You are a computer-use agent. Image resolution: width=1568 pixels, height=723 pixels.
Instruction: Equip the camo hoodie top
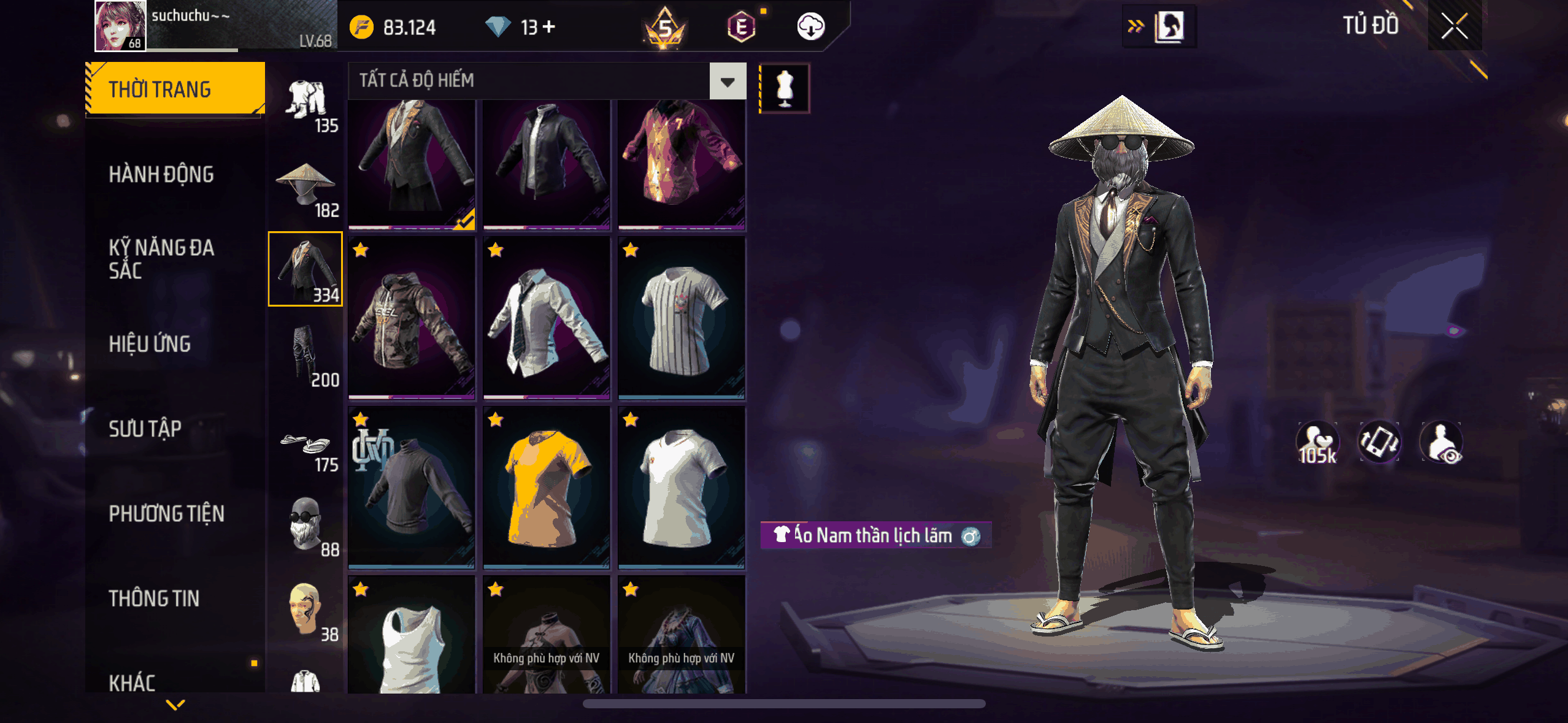pyautogui.click(x=412, y=319)
